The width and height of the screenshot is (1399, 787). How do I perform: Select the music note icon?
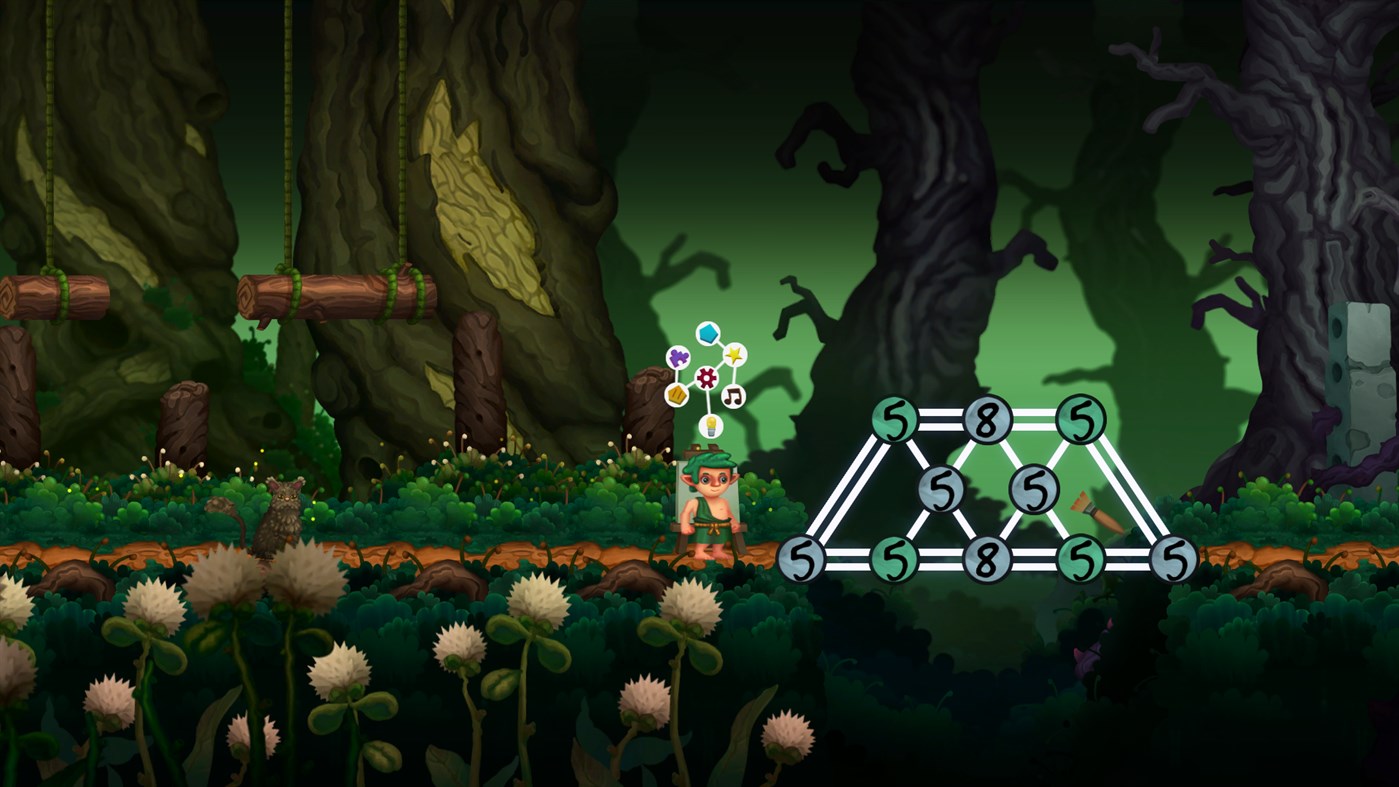732,396
